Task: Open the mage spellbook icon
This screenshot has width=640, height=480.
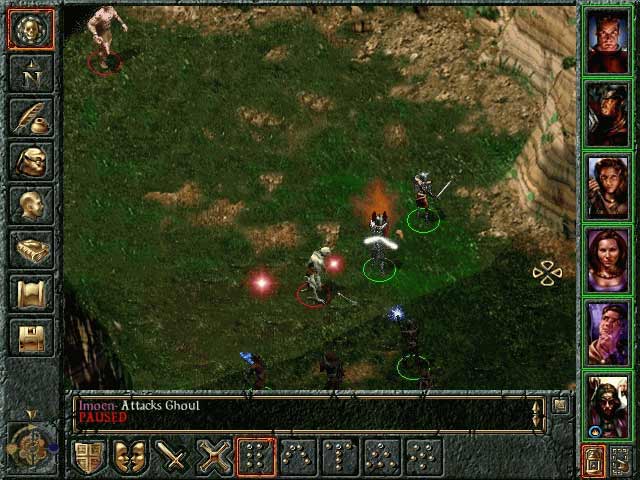Action: click(x=31, y=249)
